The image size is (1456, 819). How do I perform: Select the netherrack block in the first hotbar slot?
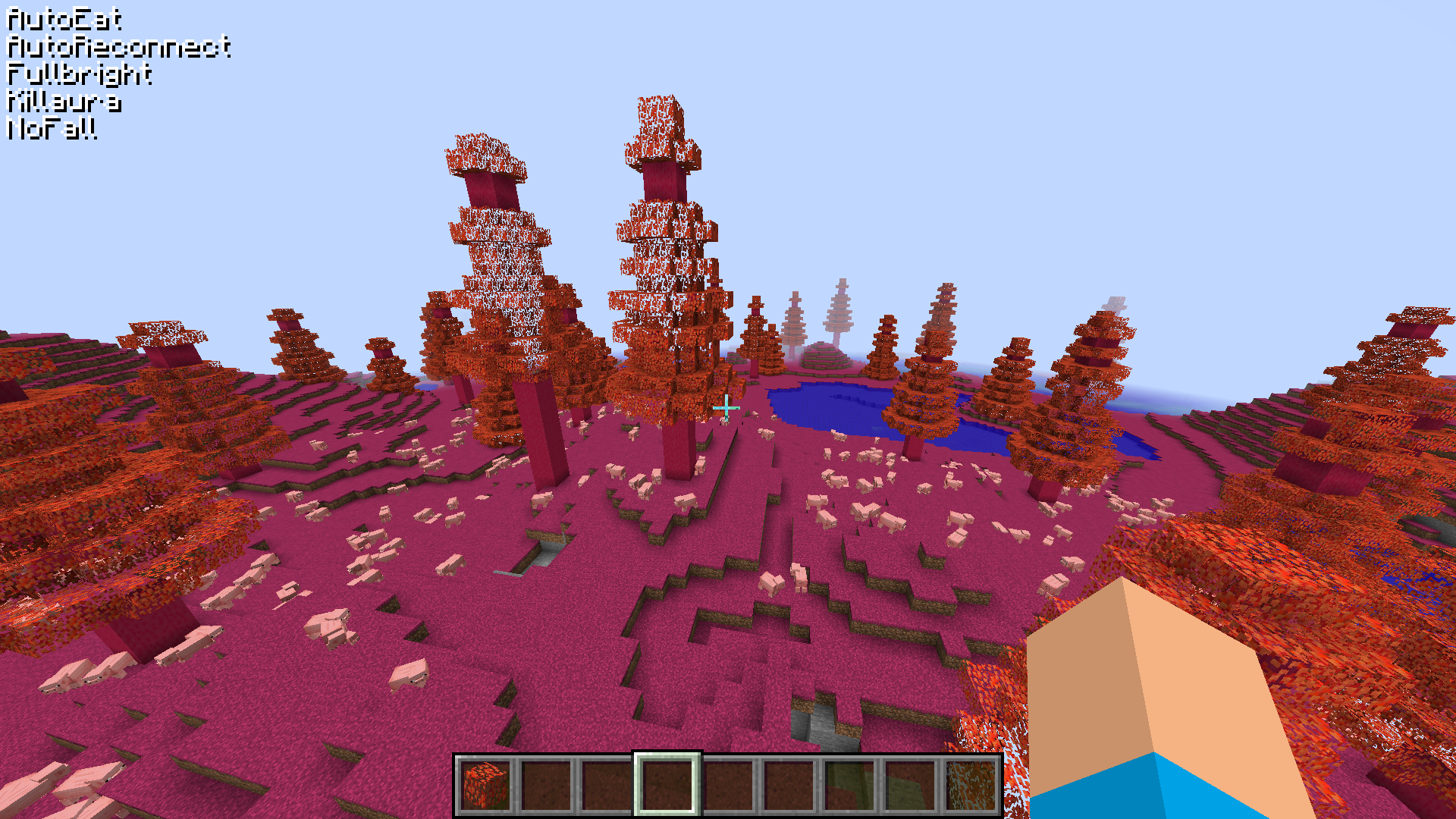(483, 786)
